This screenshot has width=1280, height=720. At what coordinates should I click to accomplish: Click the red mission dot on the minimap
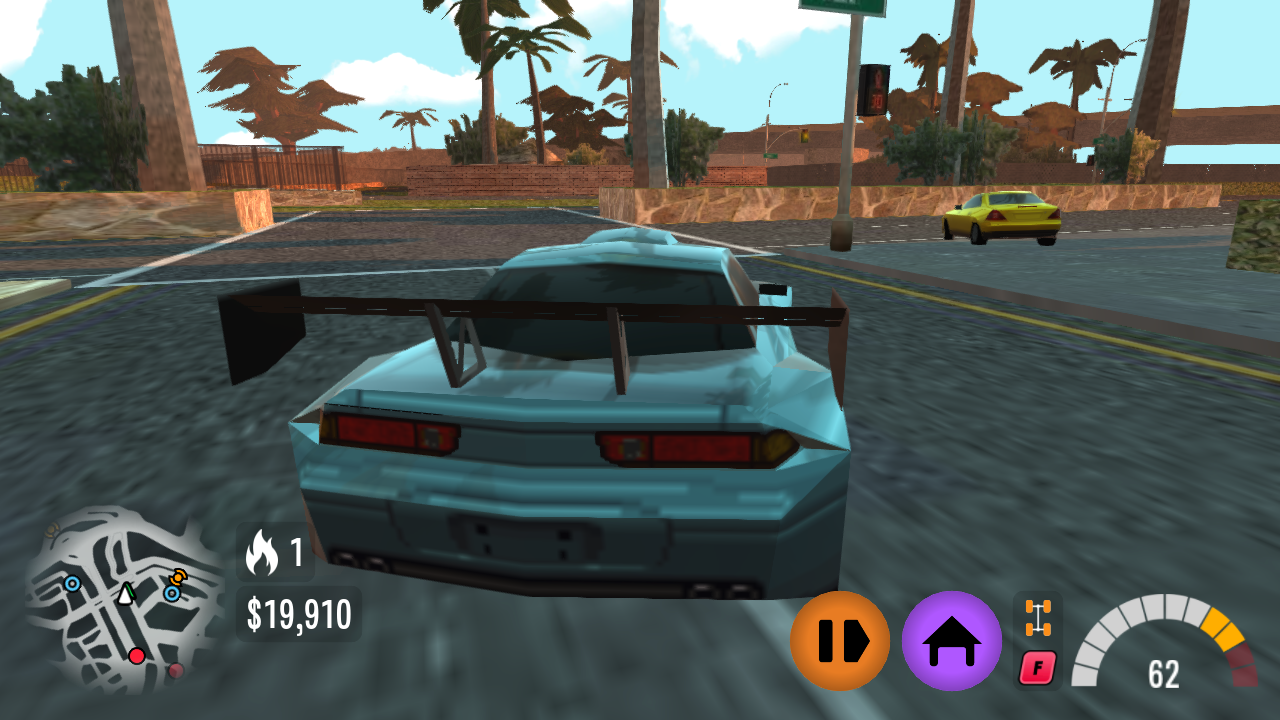(x=137, y=656)
